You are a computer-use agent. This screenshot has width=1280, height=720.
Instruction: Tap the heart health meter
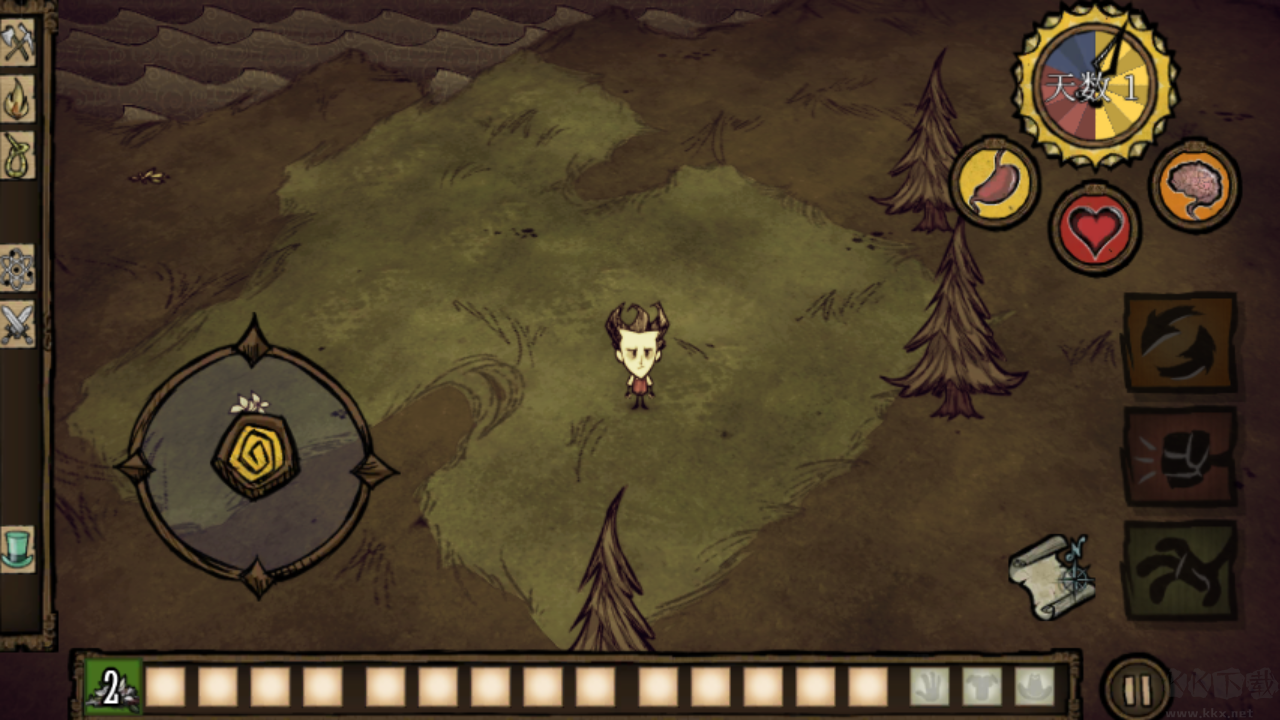point(1094,228)
